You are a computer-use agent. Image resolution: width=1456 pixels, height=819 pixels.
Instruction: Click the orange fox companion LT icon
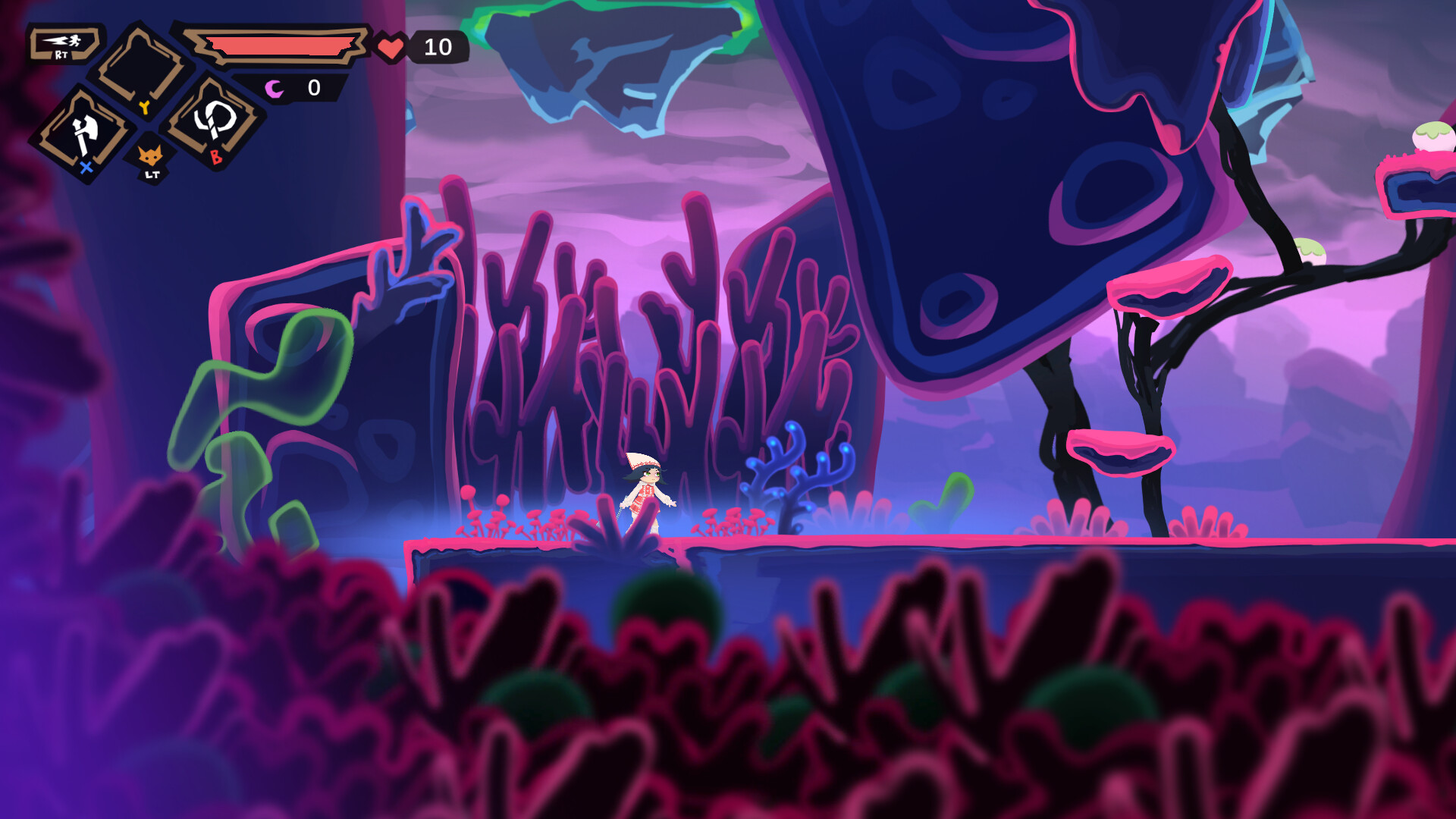(152, 155)
